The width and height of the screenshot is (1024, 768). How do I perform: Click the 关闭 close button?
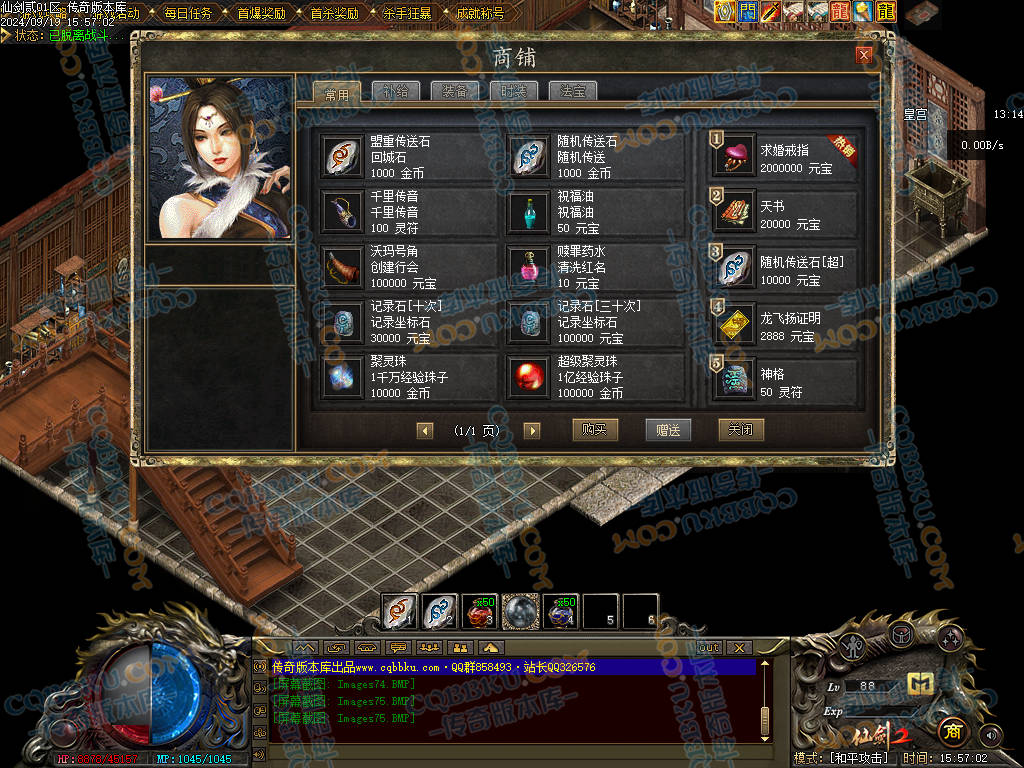(x=741, y=430)
